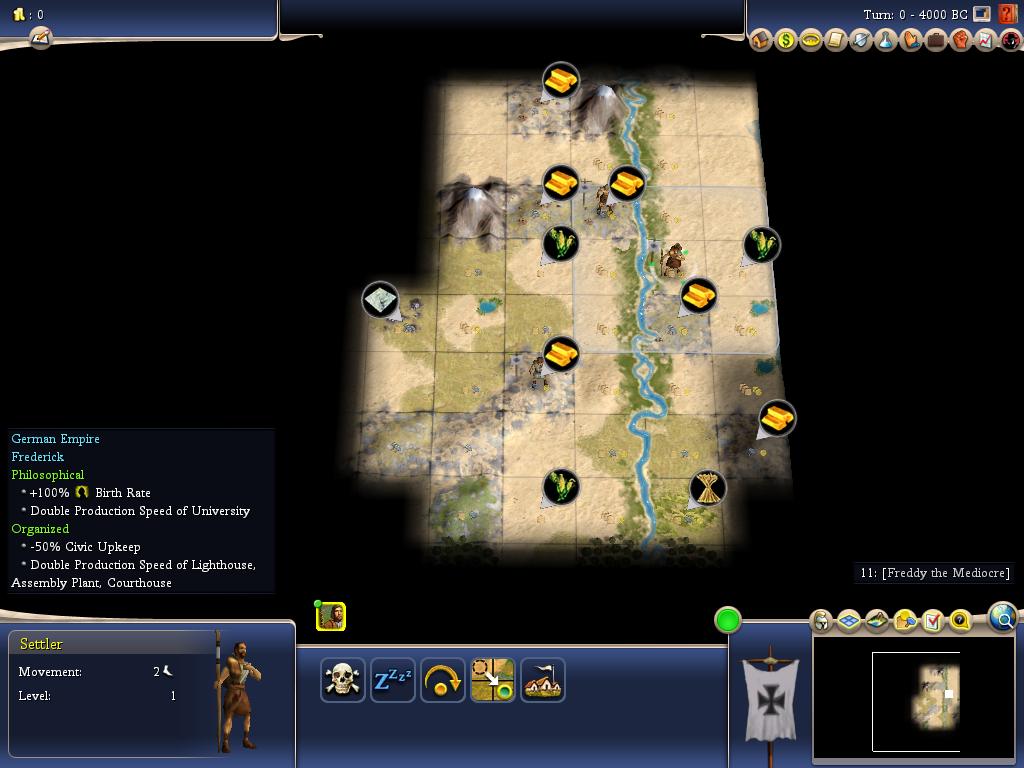
Task: Open the Financial Advisor dollar icon
Action: coord(786,41)
